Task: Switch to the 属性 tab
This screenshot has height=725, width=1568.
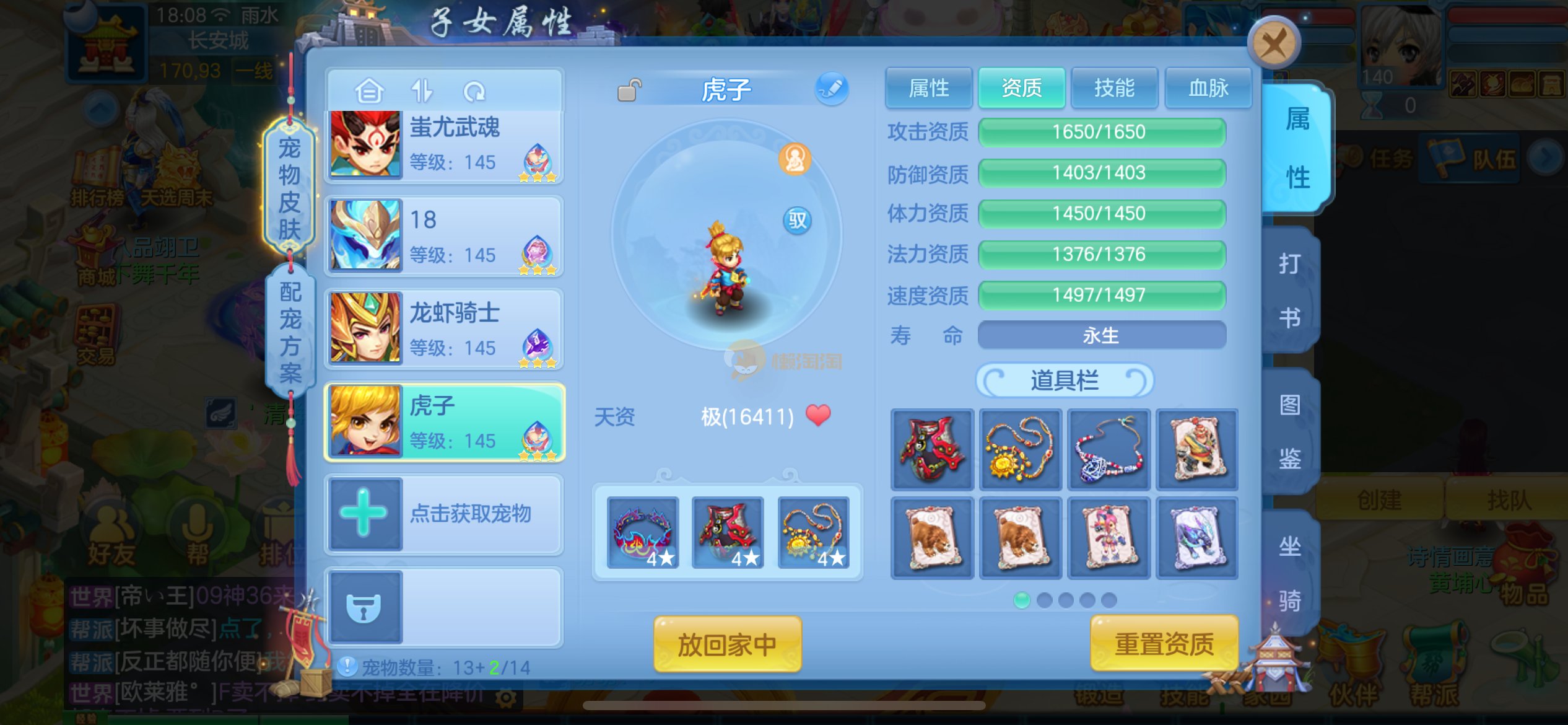Action: point(928,88)
